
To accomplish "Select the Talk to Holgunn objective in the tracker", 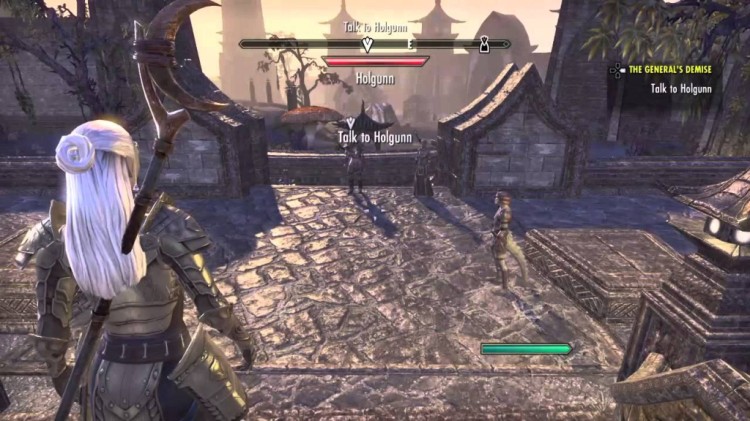I will (x=681, y=88).
